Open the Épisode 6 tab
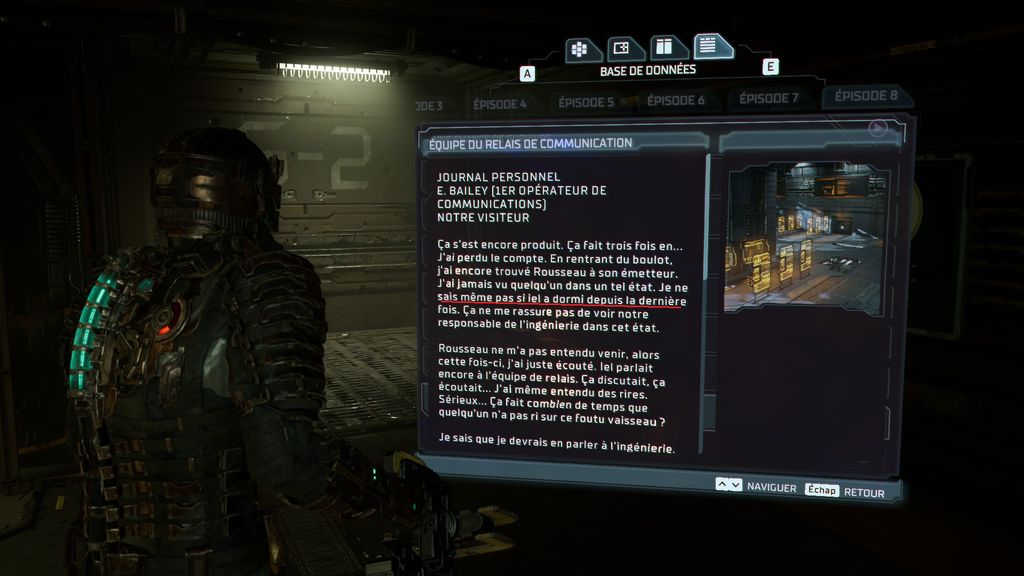 pos(676,100)
